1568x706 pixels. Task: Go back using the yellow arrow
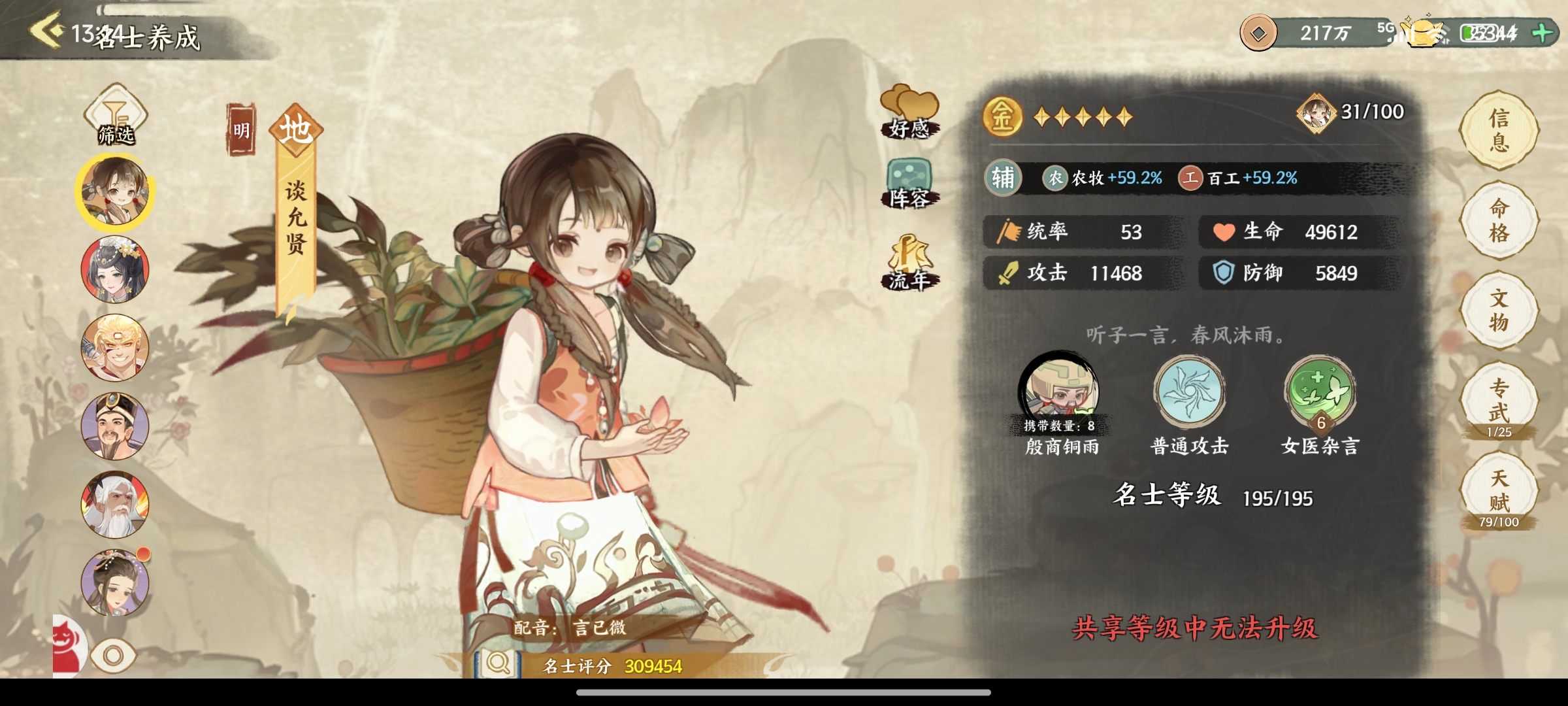click(x=47, y=29)
